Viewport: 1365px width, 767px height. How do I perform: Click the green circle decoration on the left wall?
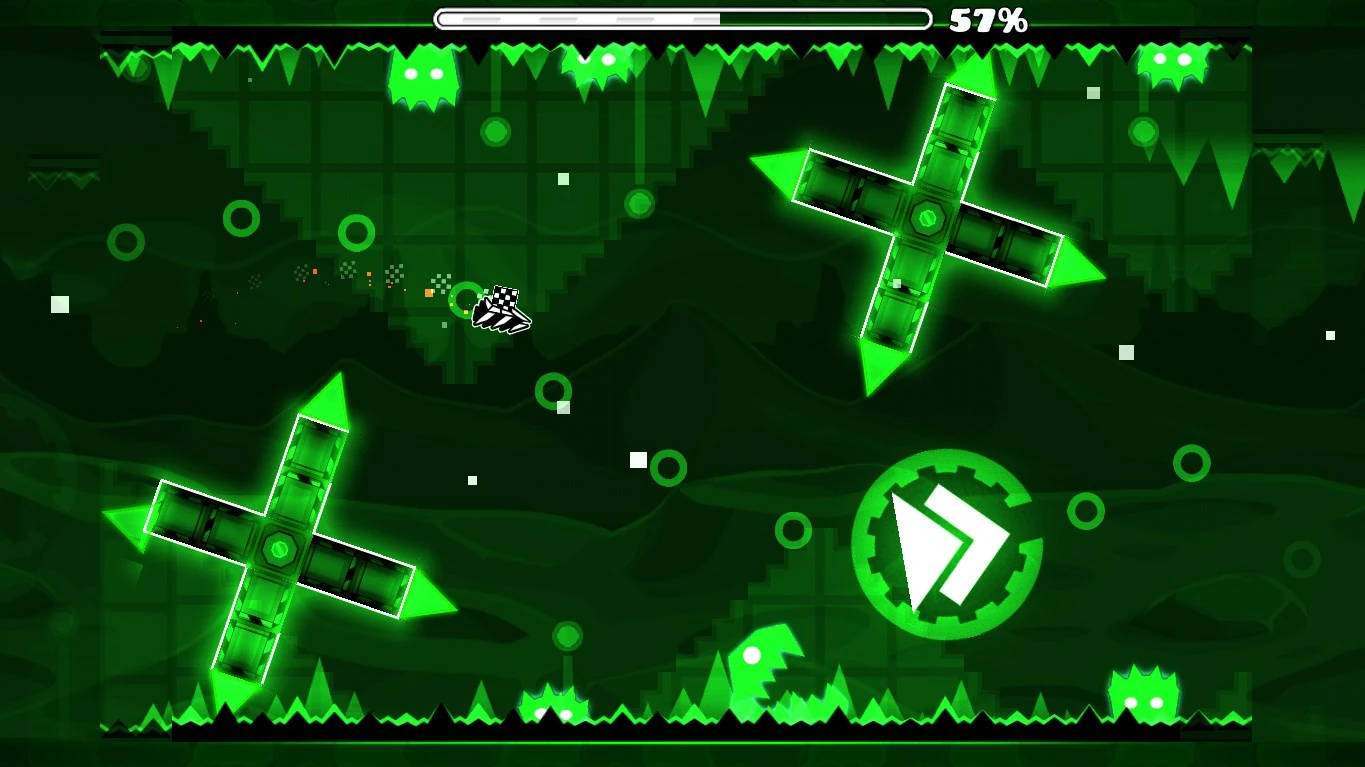point(127,240)
